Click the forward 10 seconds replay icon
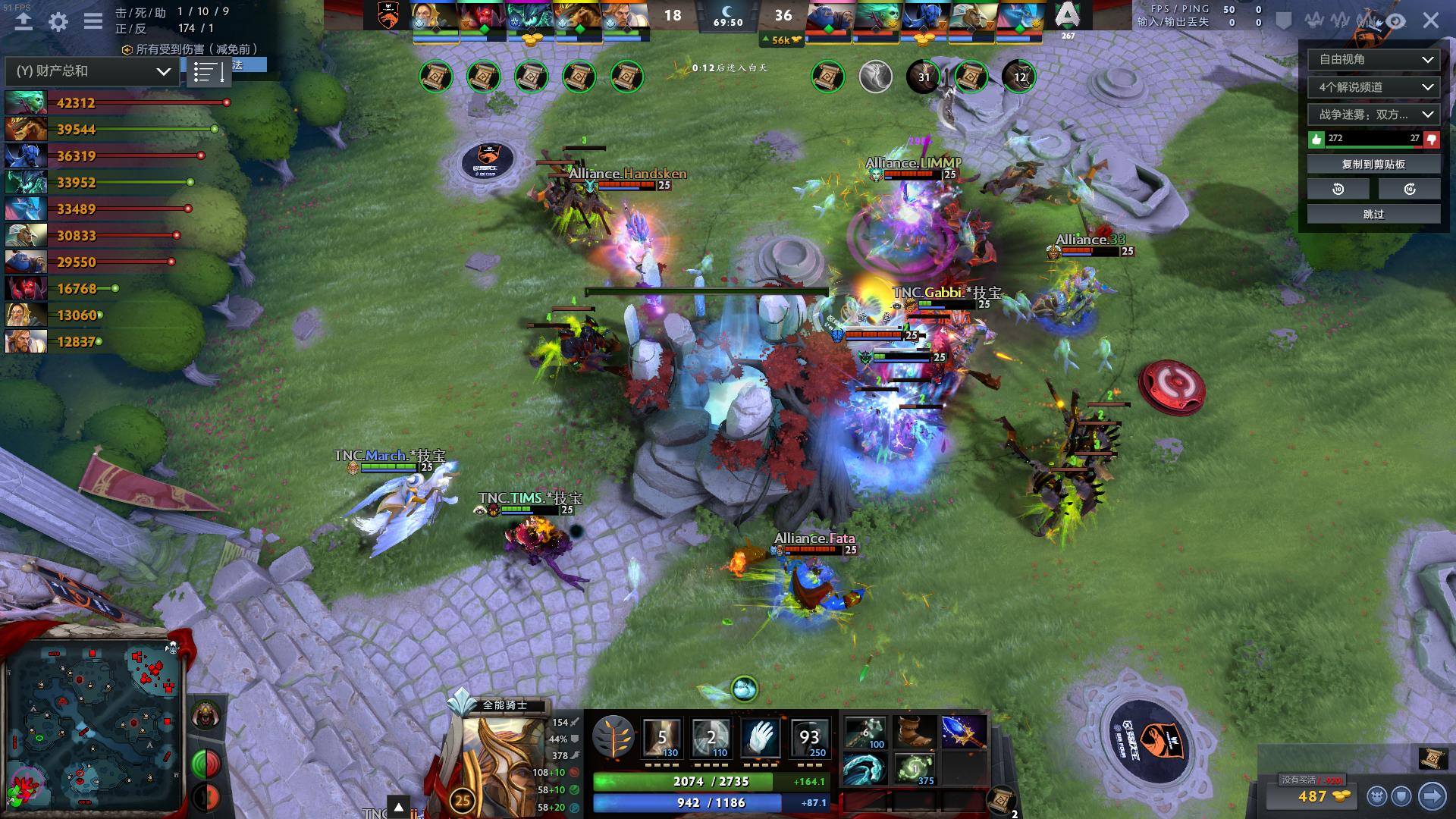 click(x=1409, y=188)
